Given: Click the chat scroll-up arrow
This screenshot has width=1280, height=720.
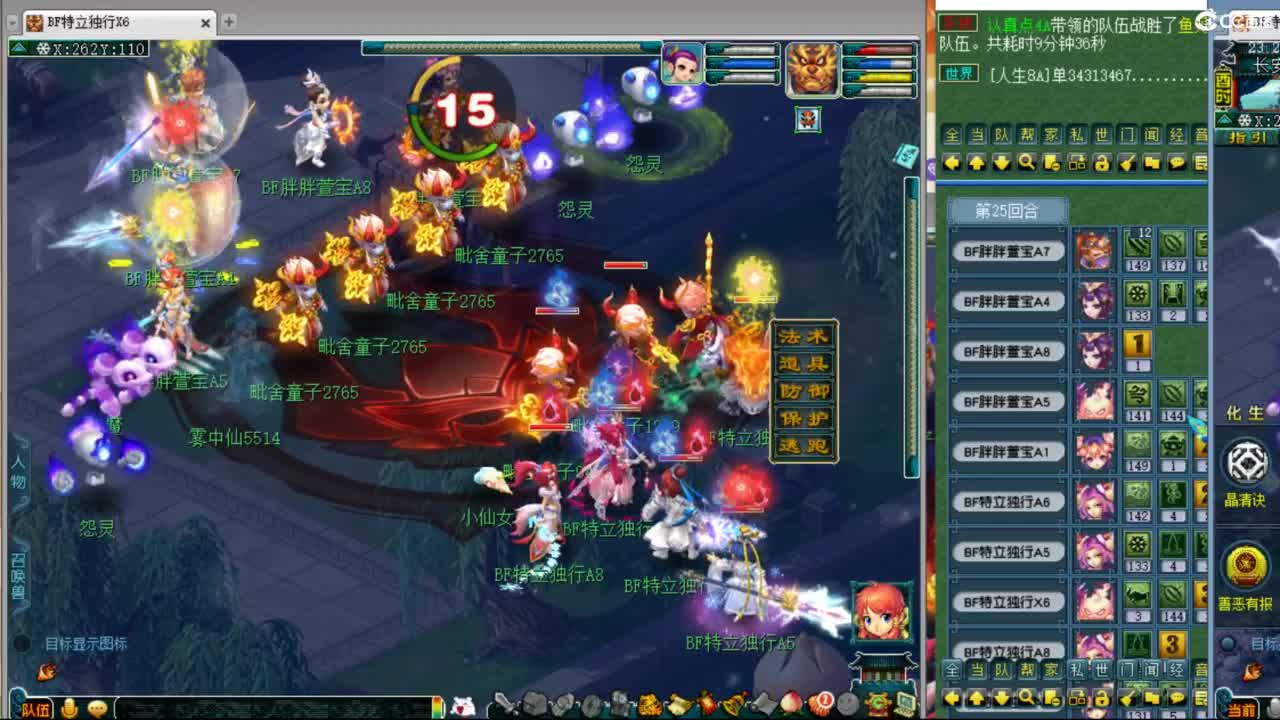Looking at the screenshot, I should 977,163.
